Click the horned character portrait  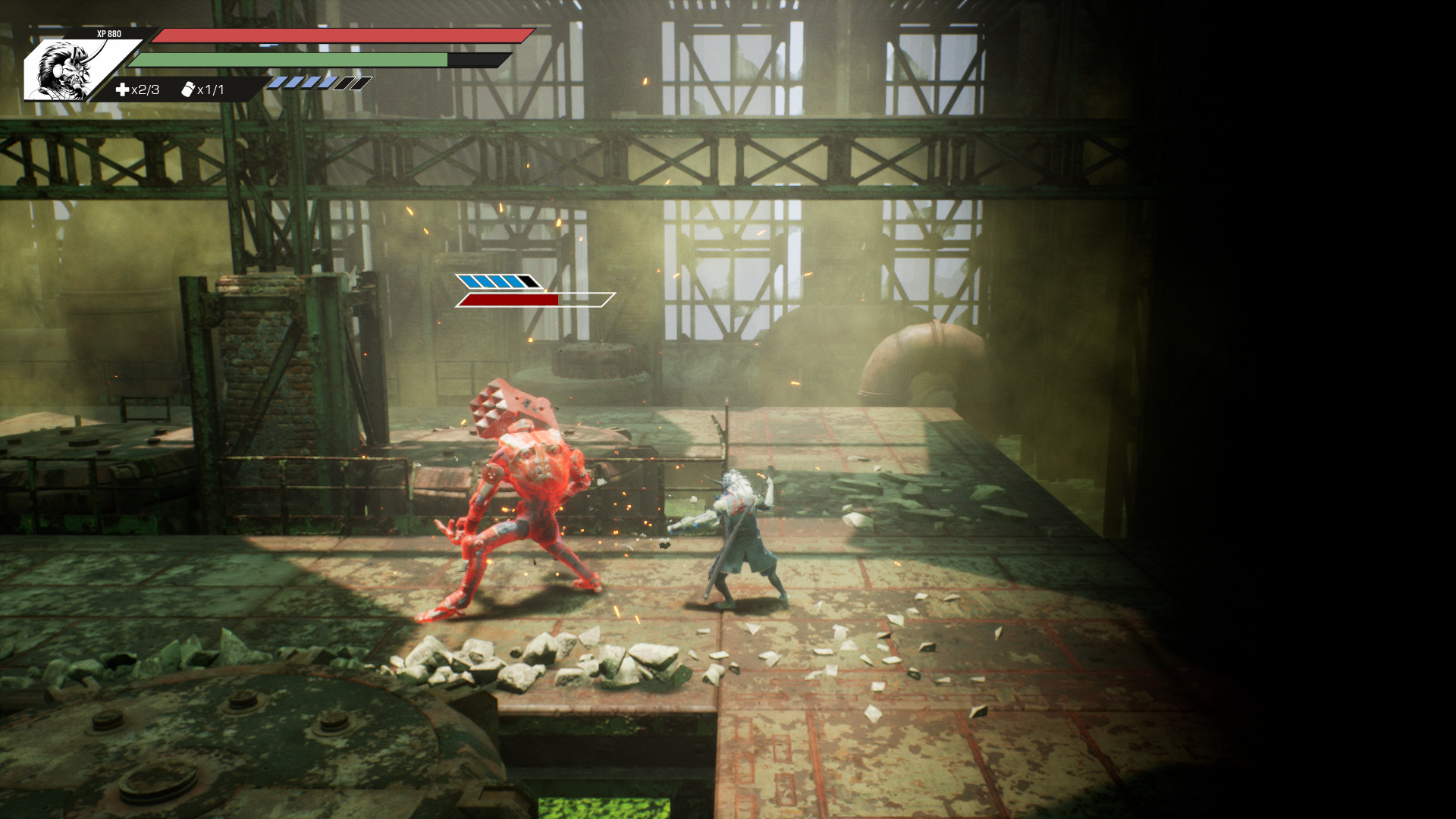click(67, 70)
